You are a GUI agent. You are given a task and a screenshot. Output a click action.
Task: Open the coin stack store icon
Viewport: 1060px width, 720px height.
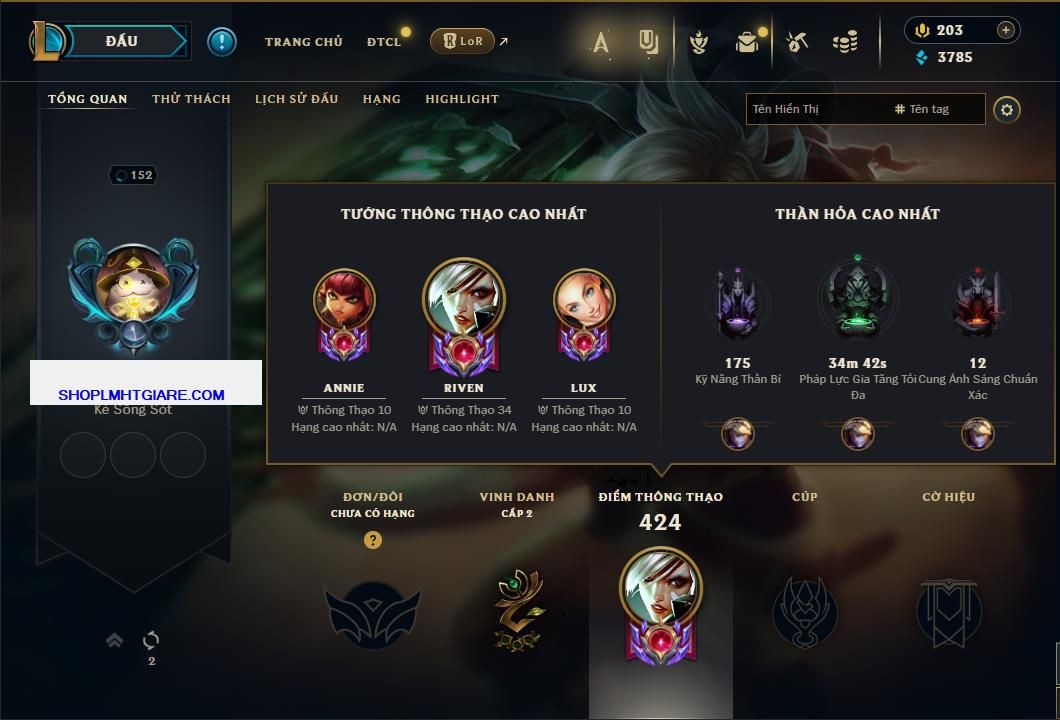[845, 42]
